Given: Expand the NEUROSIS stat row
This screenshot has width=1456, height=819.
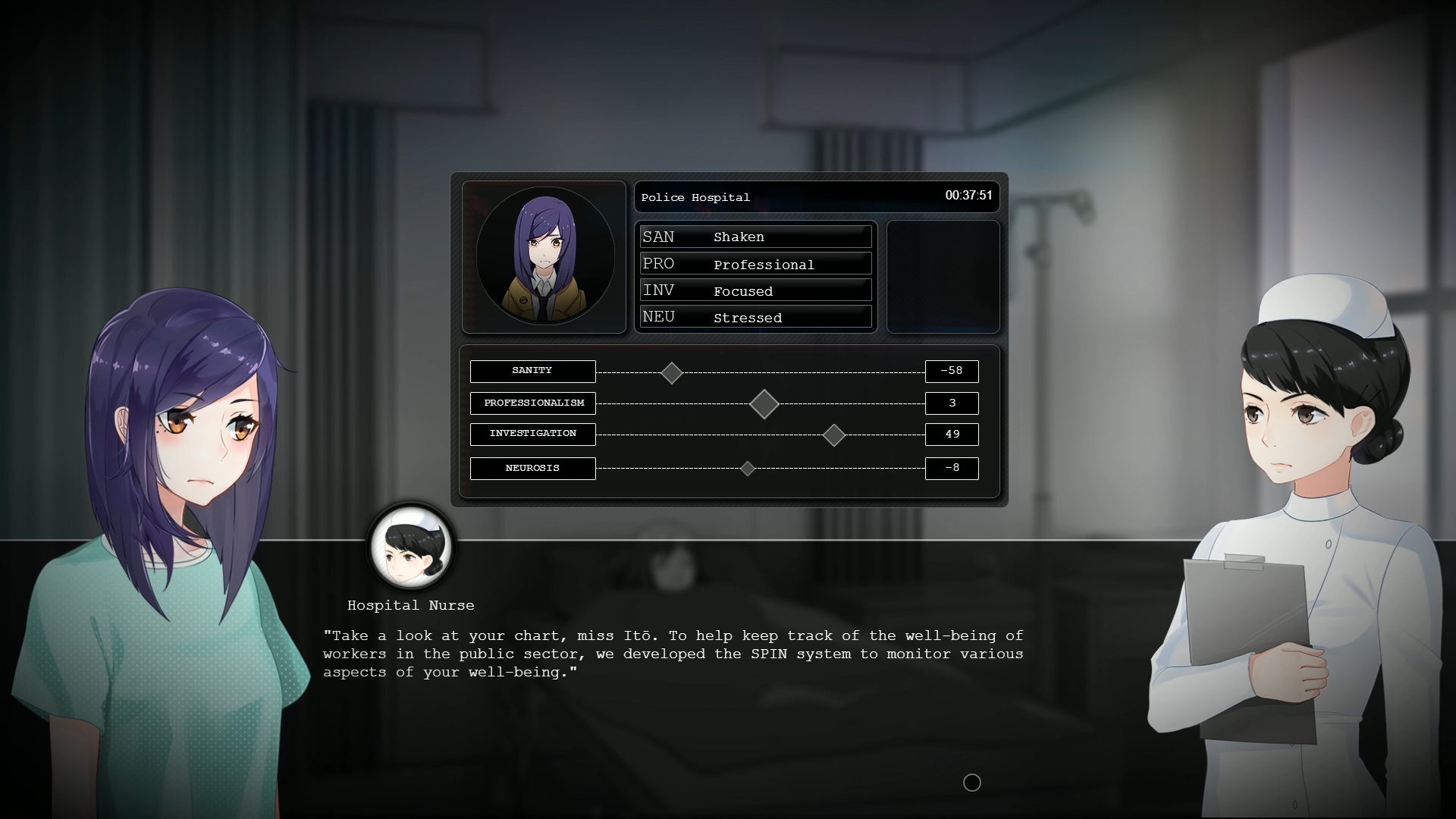Looking at the screenshot, I should (x=532, y=469).
